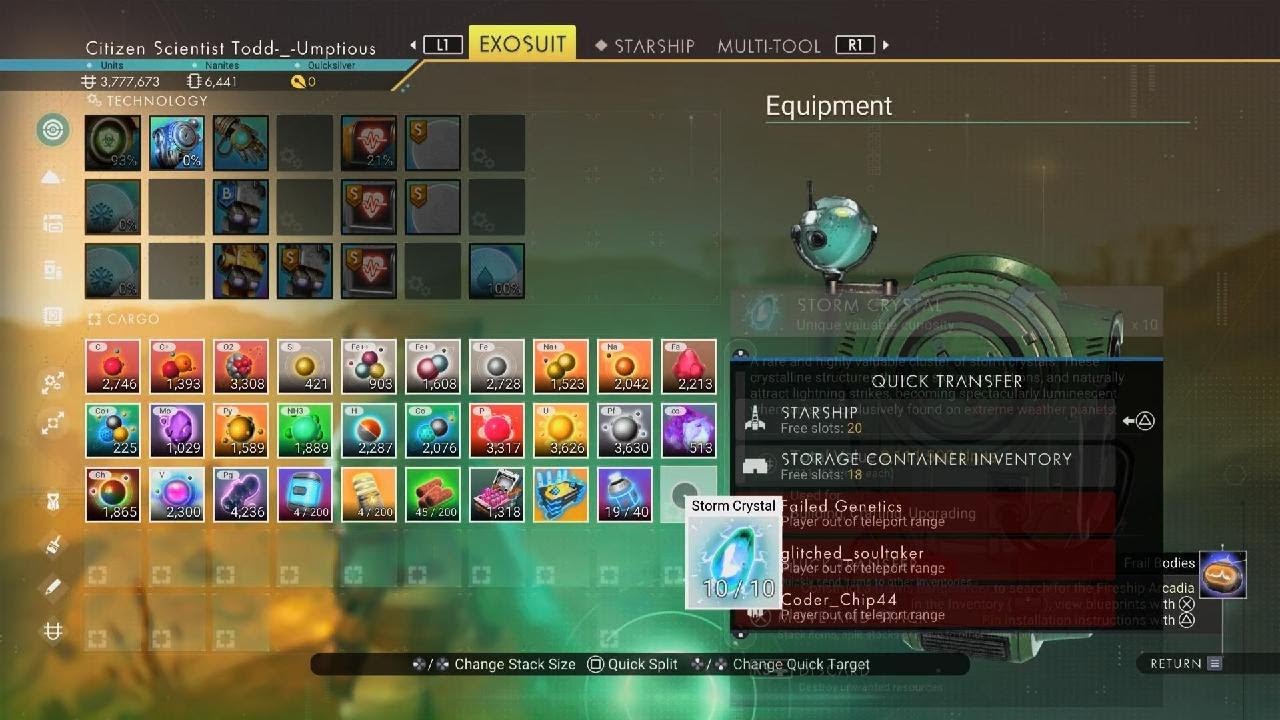
Task: Click the water droplet shield module, 100%
Action: [497, 271]
